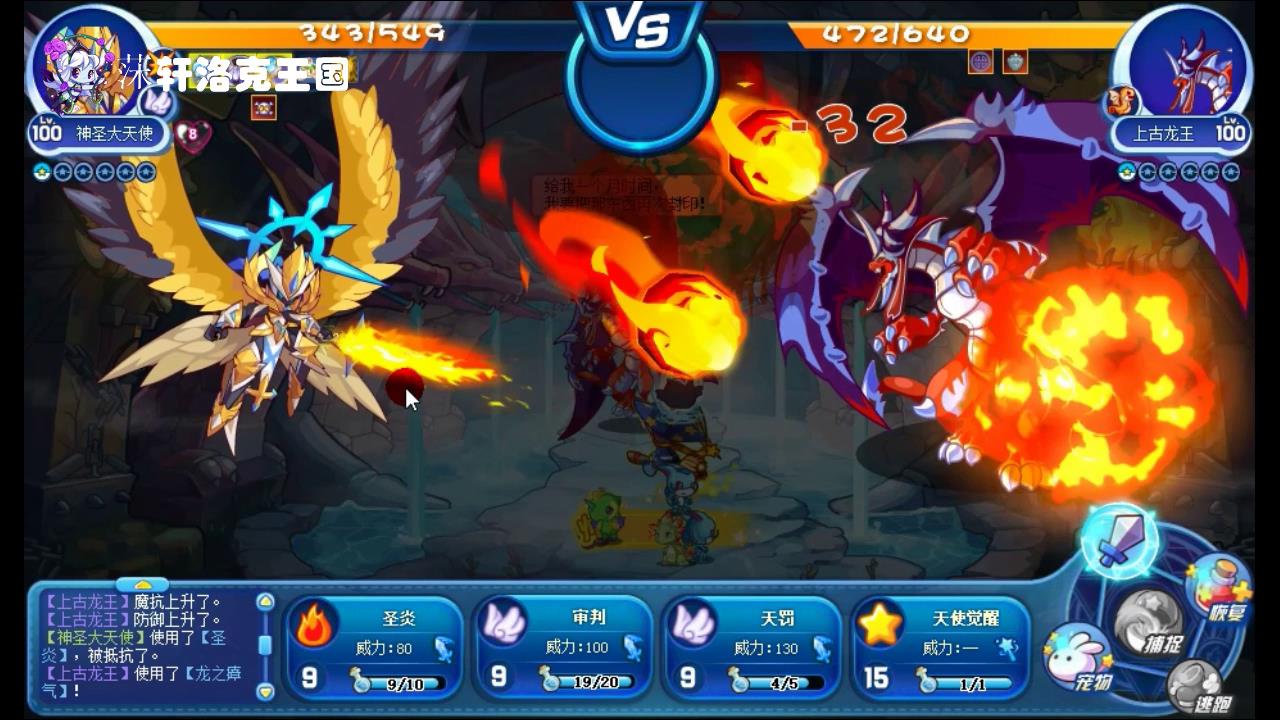Open the 宠物 pet switch menu
This screenshot has height=720, width=1280.
(x=1079, y=657)
